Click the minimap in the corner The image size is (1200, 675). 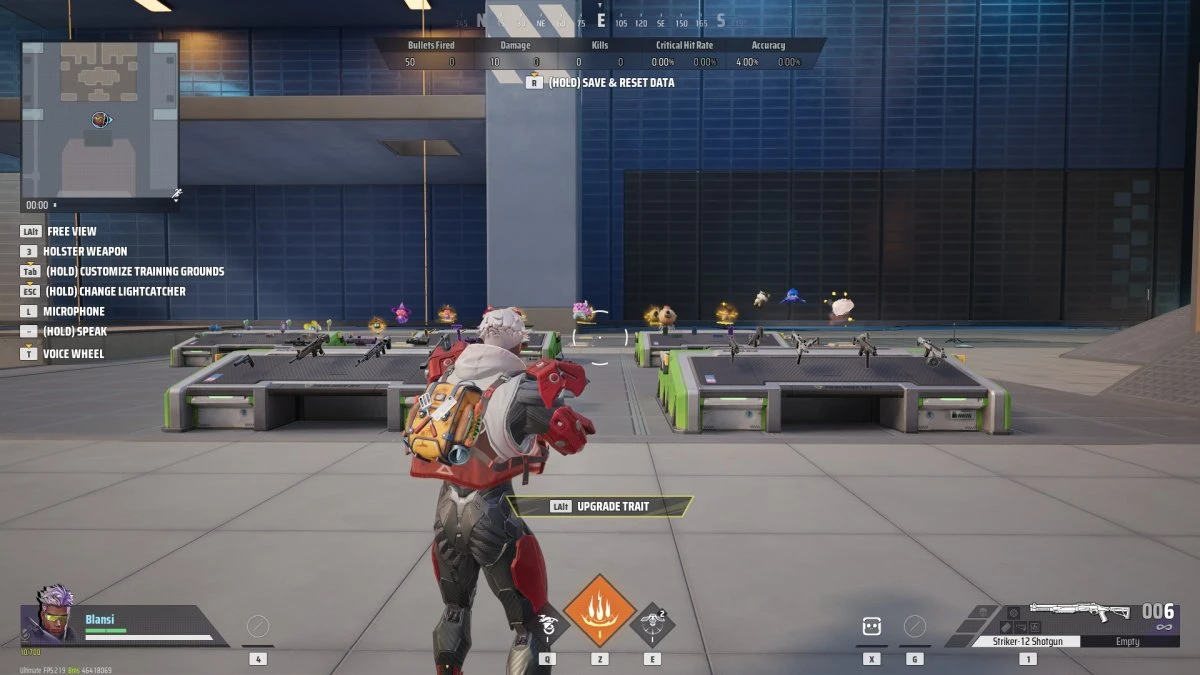coord(99,118)
